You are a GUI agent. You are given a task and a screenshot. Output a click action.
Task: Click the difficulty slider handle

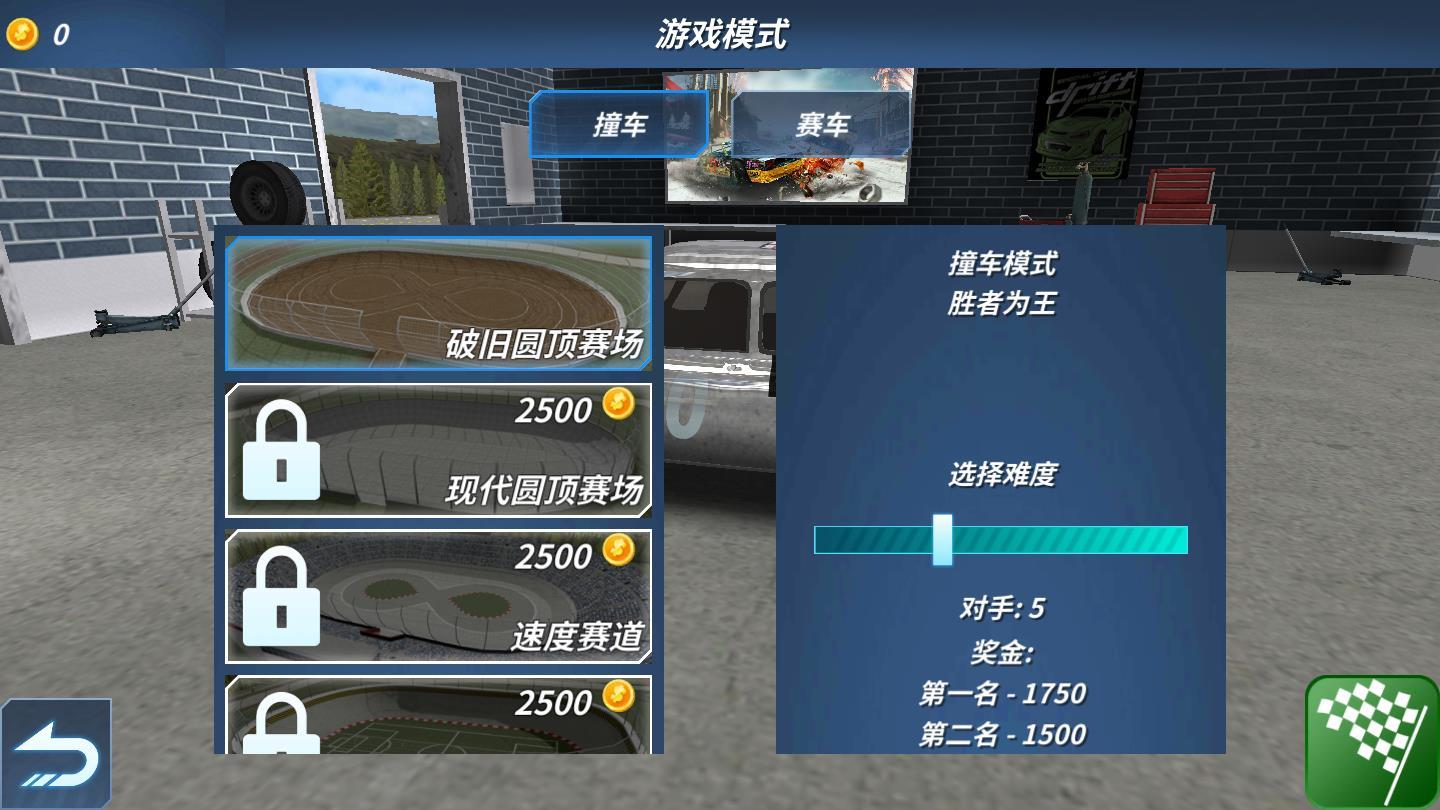pos(941,541)
